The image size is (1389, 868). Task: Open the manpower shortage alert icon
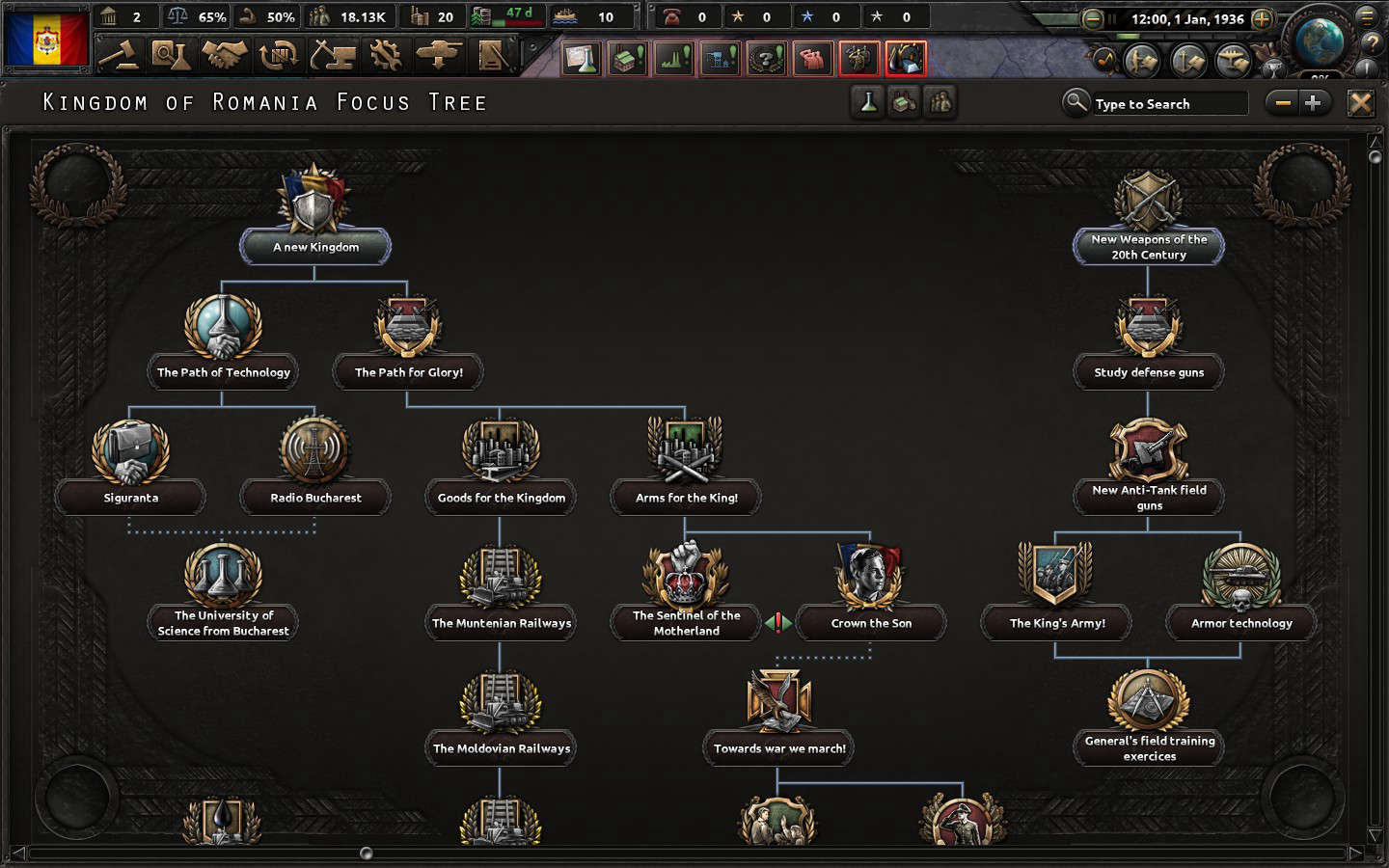pyautogui.click(x=811, y=58)
